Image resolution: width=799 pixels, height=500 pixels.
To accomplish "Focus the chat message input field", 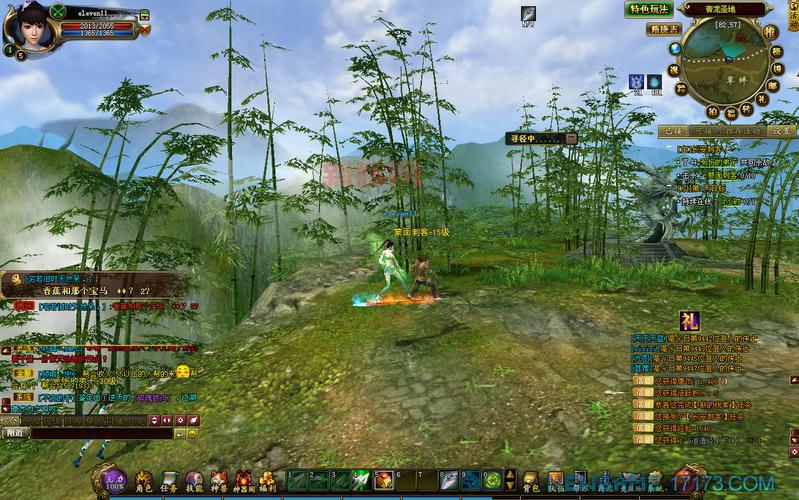I will (x=100, y=433).
